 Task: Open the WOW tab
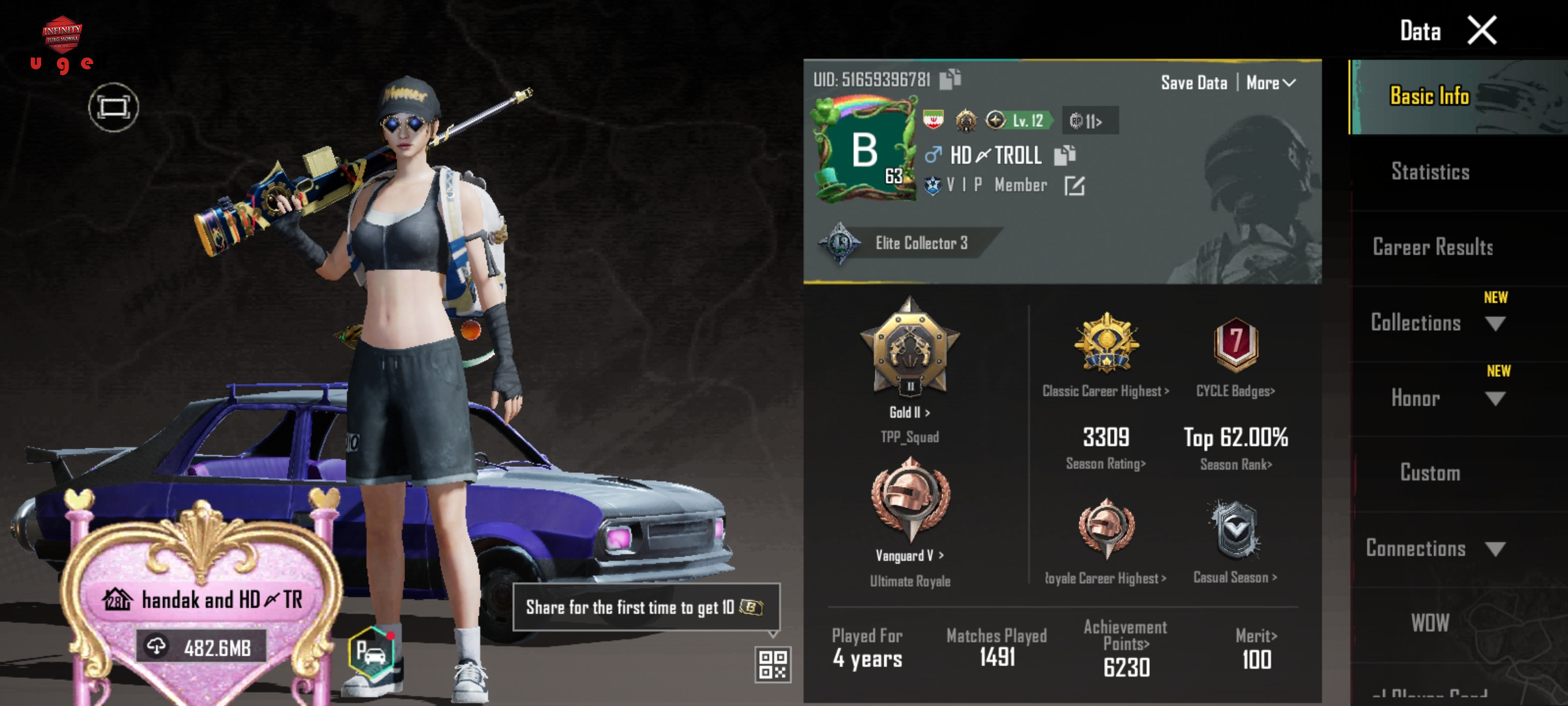coord(1429,623)
